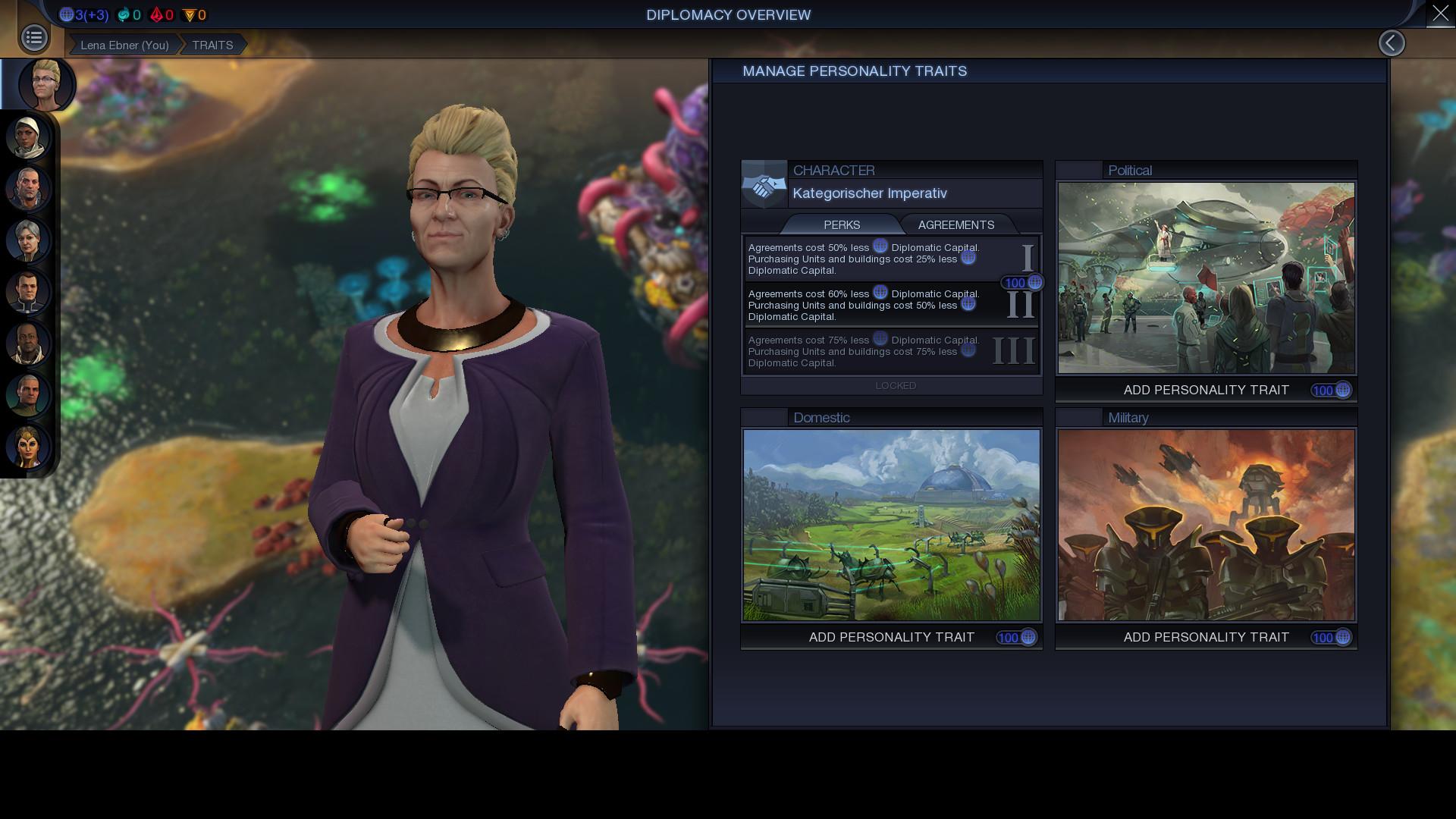Viewport: 1456px width, 819px height.
Task: Click the TRAITS breadcrumb item
Action: (x=212, y=45)
